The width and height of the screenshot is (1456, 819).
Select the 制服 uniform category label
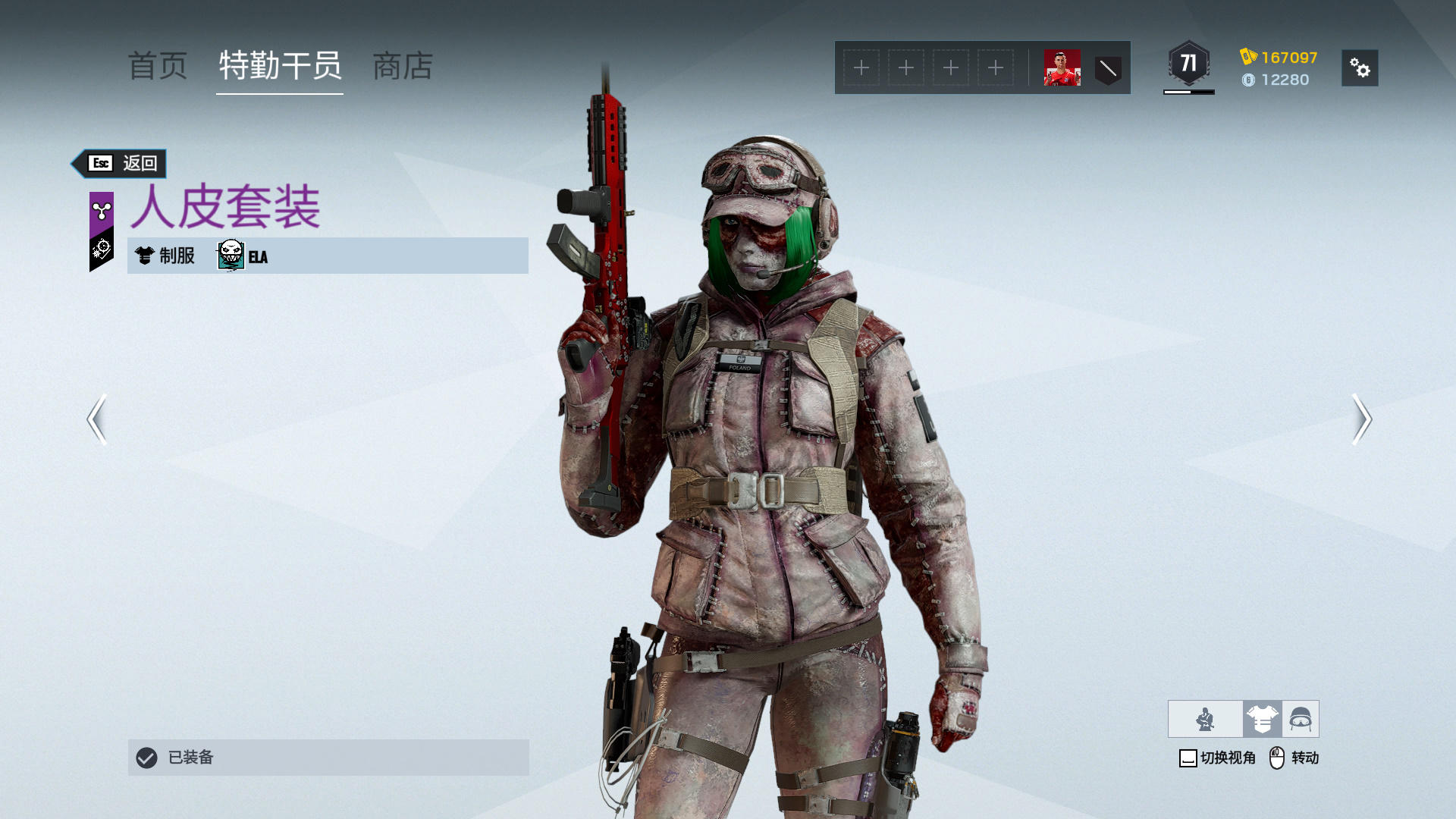pyautogui.click(x=166, y=256)
